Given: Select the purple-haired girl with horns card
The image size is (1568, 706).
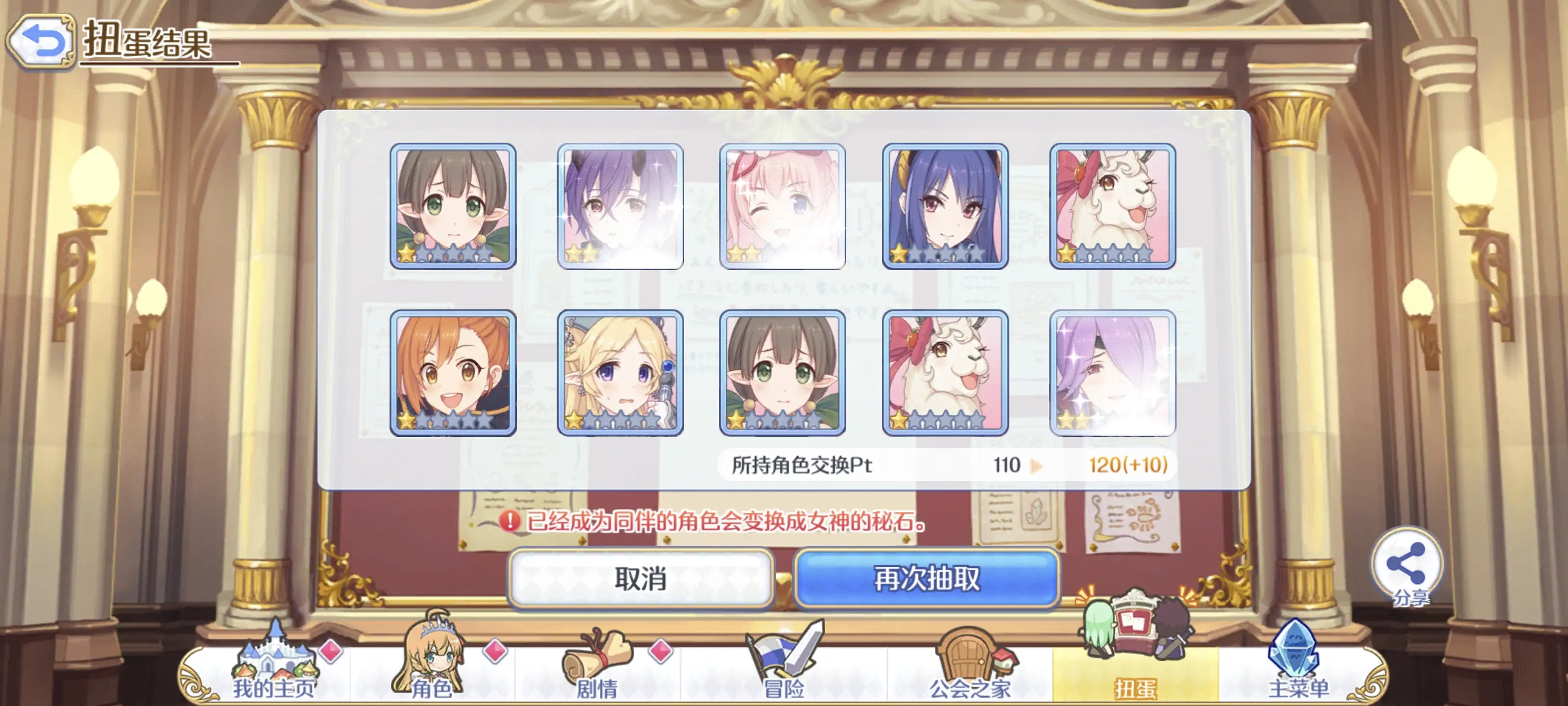Looking at the screenshot, I should [x=620, y=206].
